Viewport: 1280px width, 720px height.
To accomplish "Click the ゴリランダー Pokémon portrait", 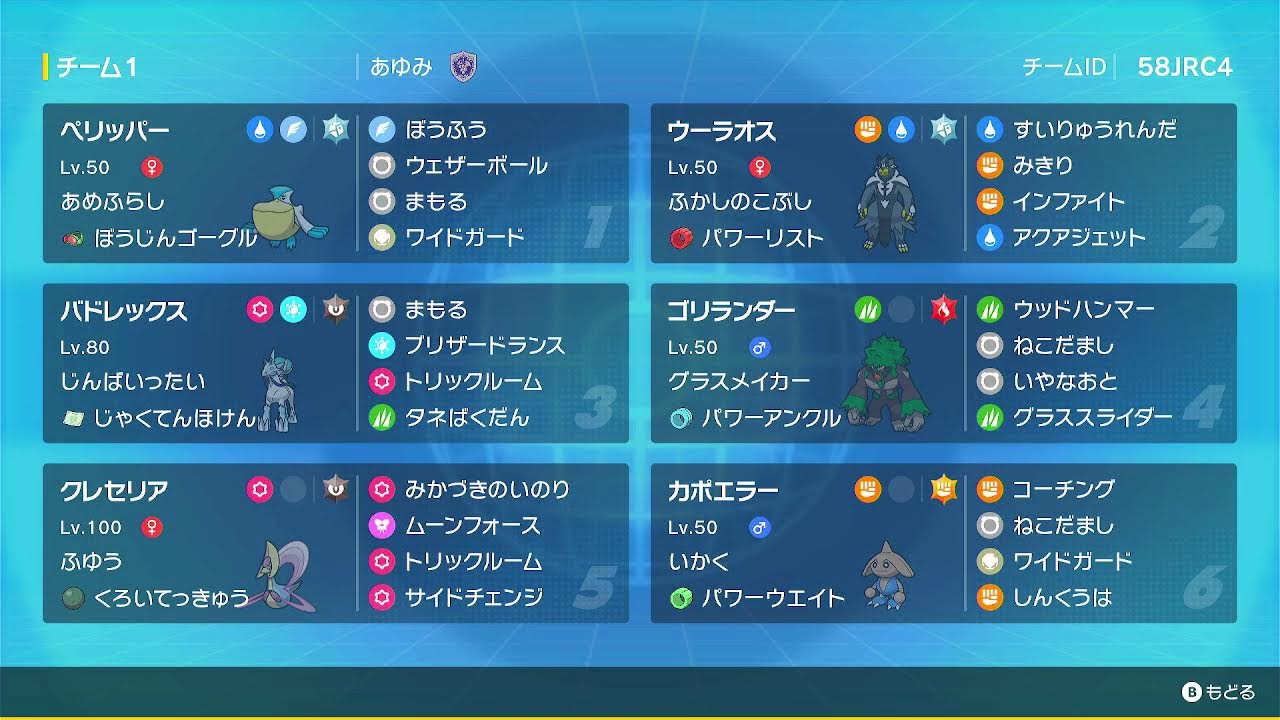I will coord(884,383).
